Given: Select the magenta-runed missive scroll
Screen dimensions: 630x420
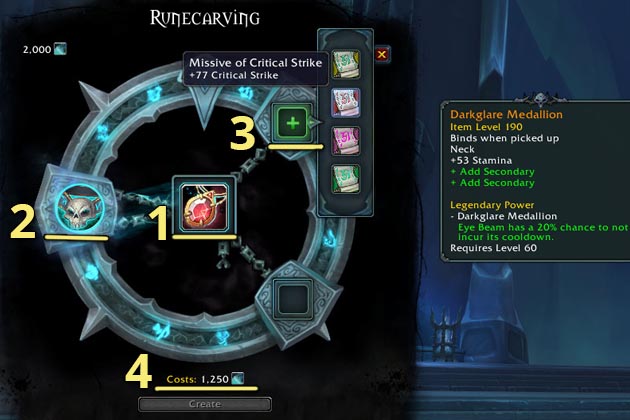Looking at the screenshot, I should pos(345,139).
